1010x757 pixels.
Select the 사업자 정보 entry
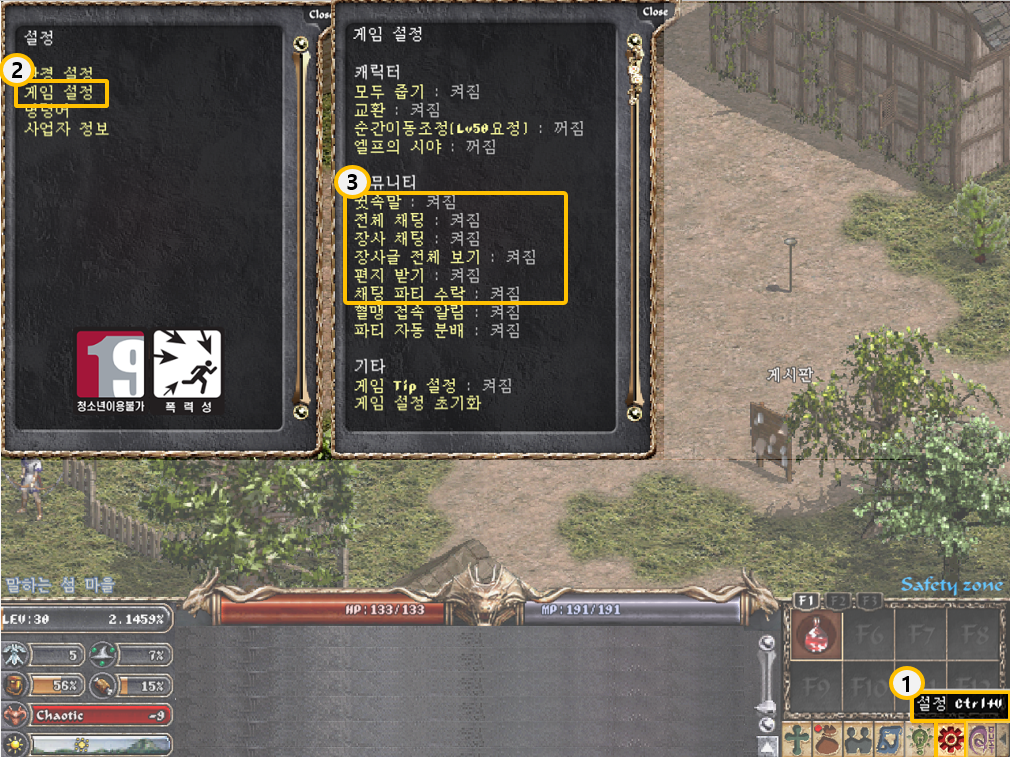[66, 129]
